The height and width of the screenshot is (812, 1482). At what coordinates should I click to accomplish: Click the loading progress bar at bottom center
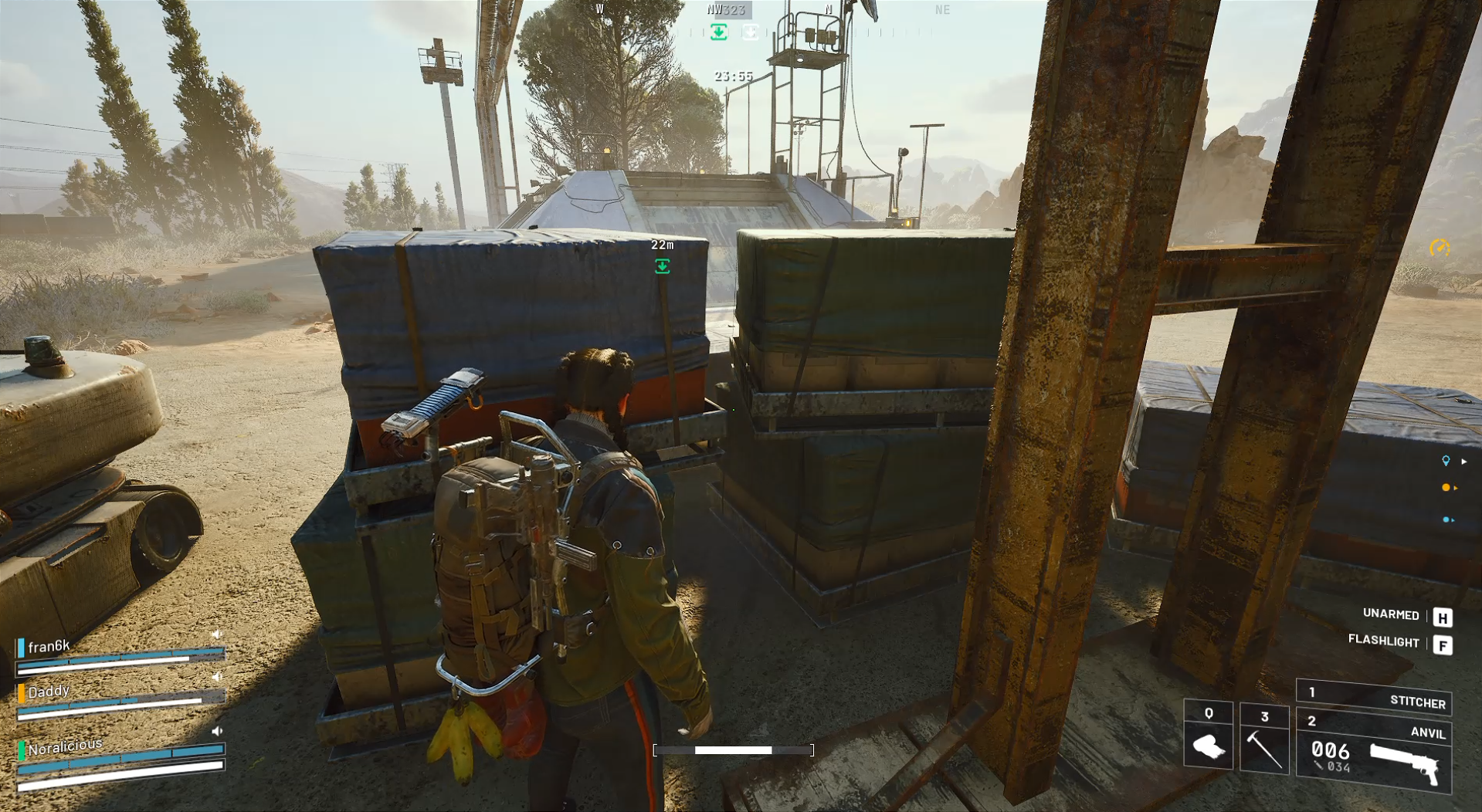[x=734, y=749]
